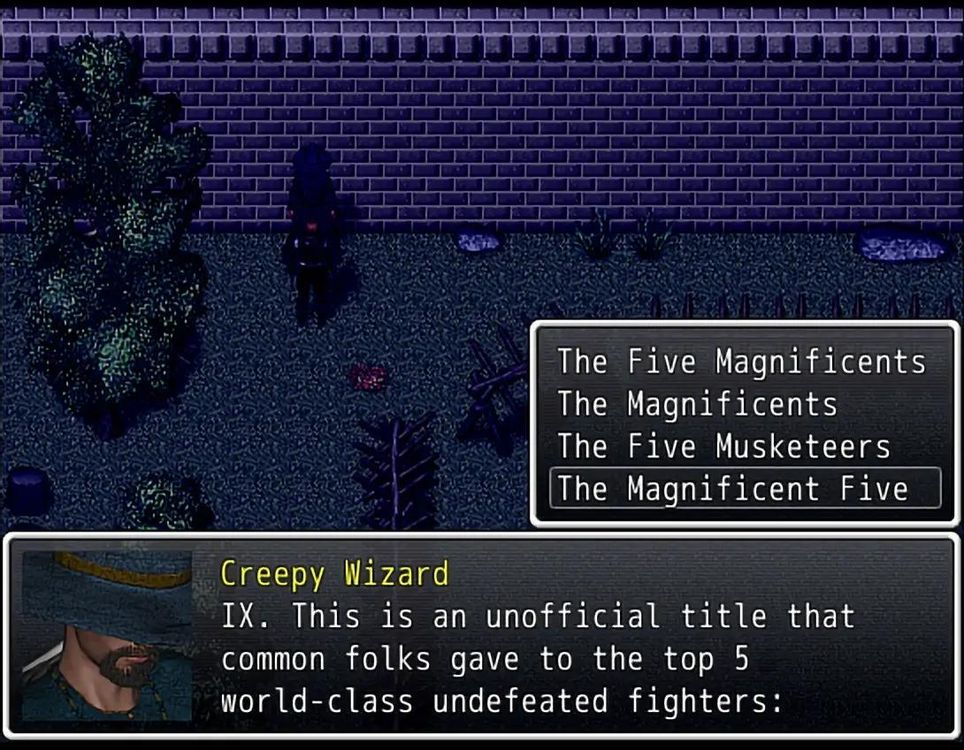
Task: Choose the answer "The Five Magnificents"
Action: coord(741,362)
